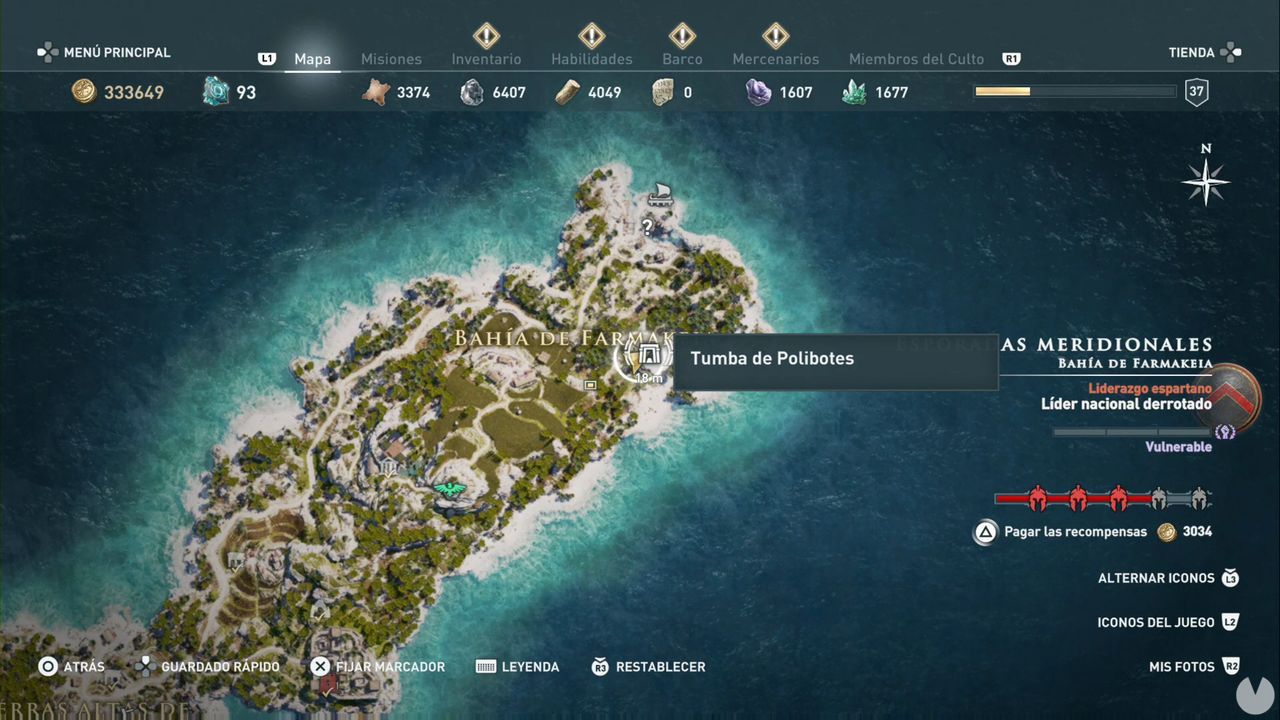Screen dimensions: 1280x720
Task: Click the drachmae coin icon in the resources bar
Action: click(x=85, y=91)
